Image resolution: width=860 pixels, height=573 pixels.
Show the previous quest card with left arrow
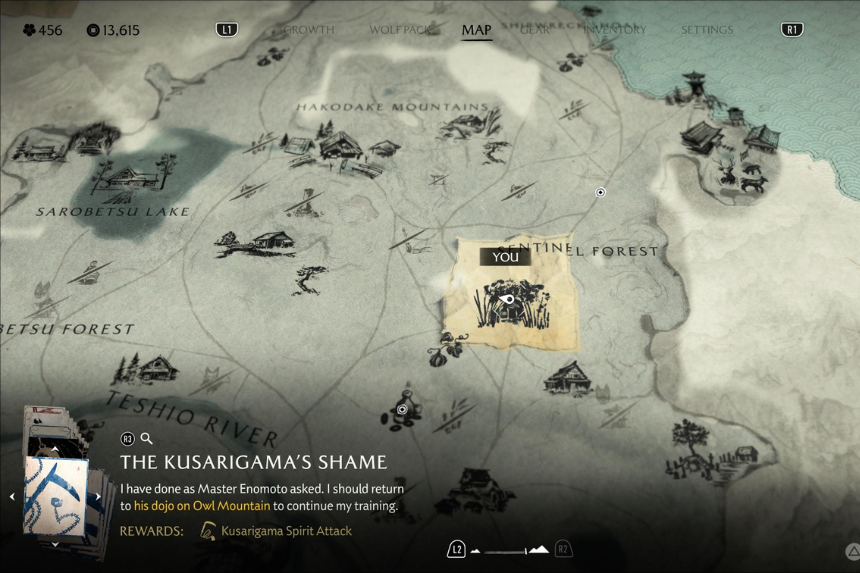[12, 496]
